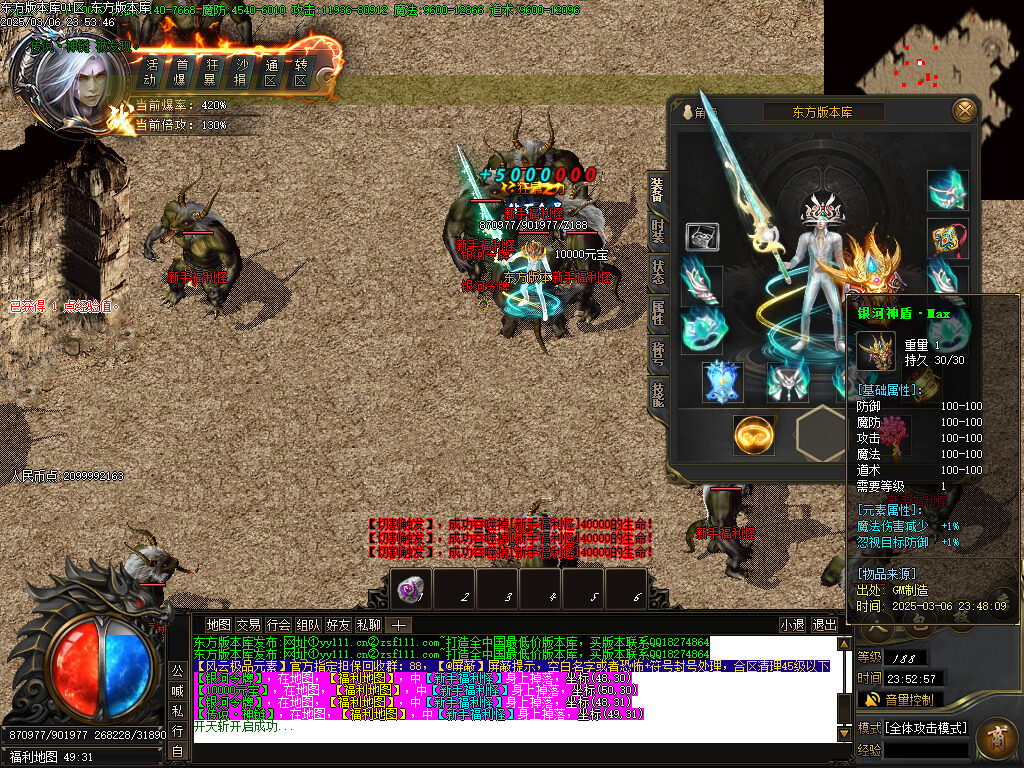Use the item in hotbar slot 1
This screenshot has height=768, width=1024.
click(x=410, y=589)
